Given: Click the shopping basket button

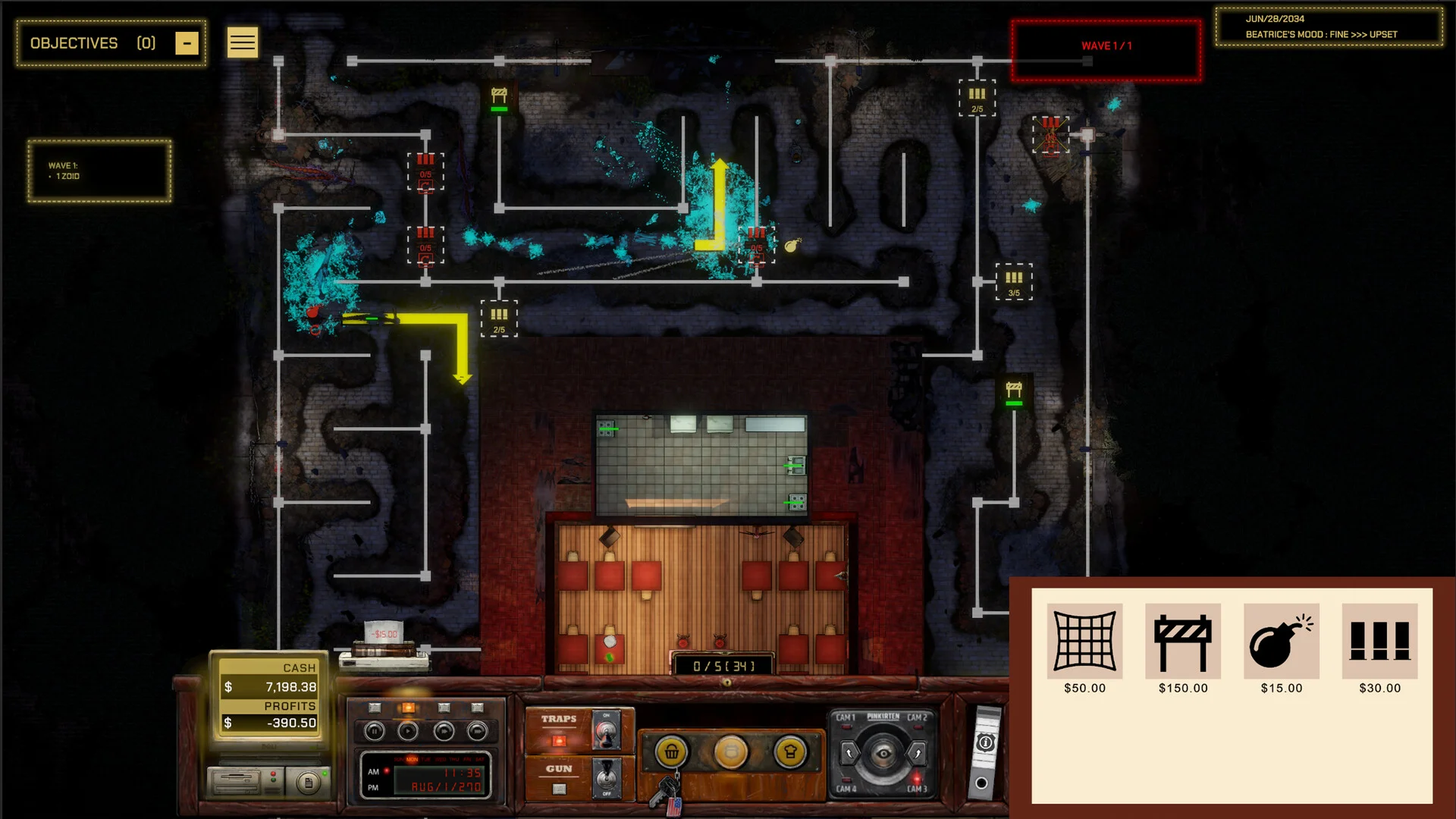Looking at the screenshot, I should click(672, 752).
